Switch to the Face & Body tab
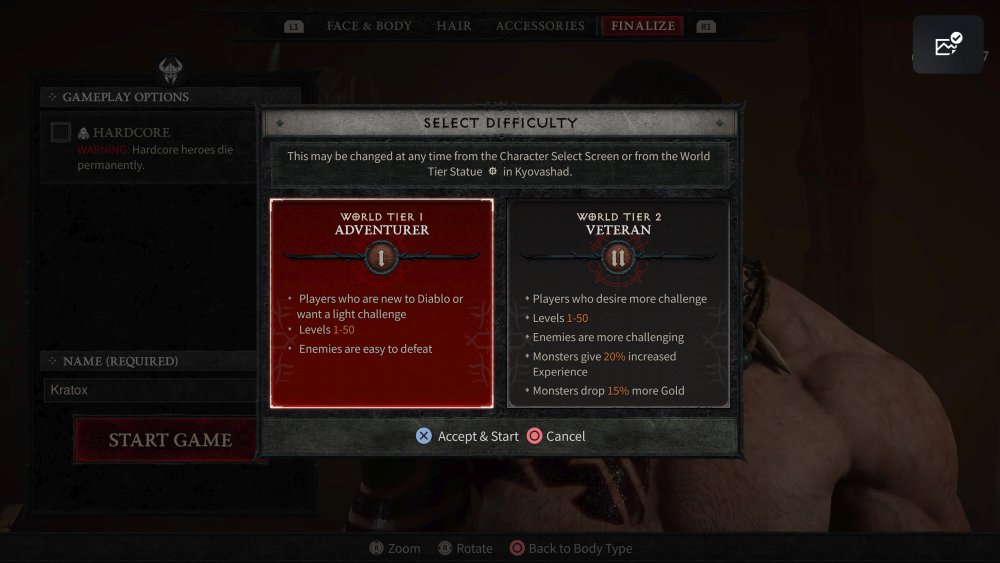This screenshot has width=1000, height=563. (369, 26)
